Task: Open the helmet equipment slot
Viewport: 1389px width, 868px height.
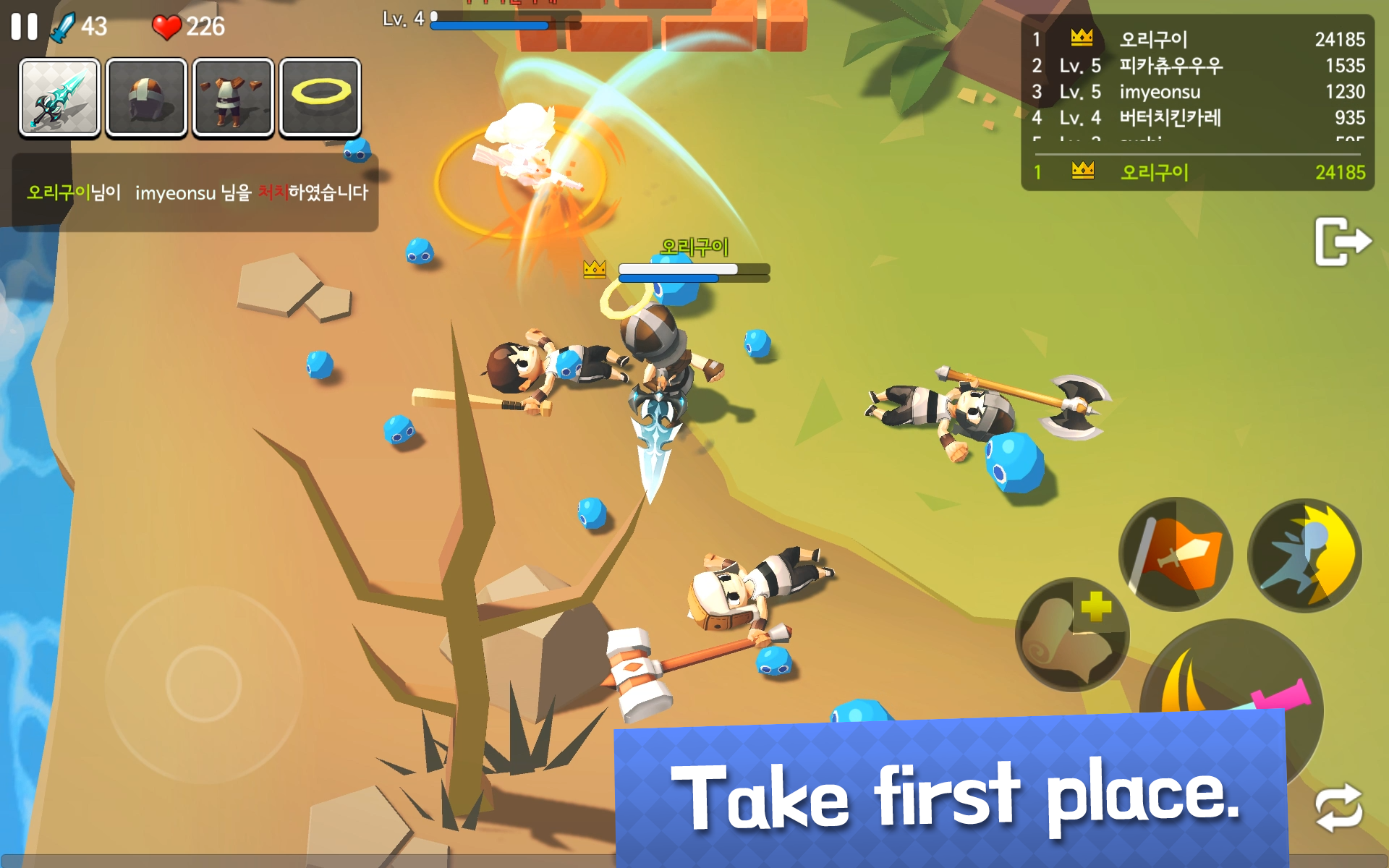Action: (x=146, y=99)
